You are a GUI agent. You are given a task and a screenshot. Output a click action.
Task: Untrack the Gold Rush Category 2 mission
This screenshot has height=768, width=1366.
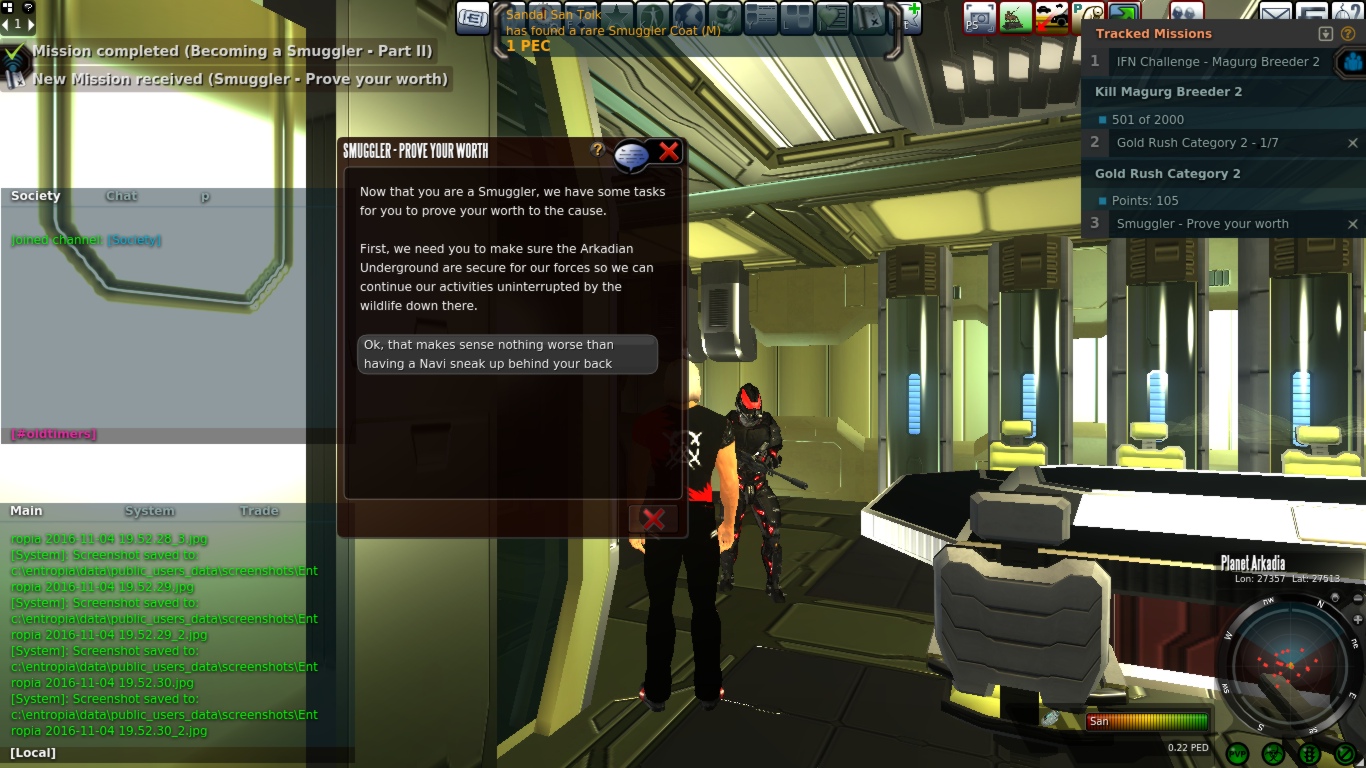[x=1353, y=143]
